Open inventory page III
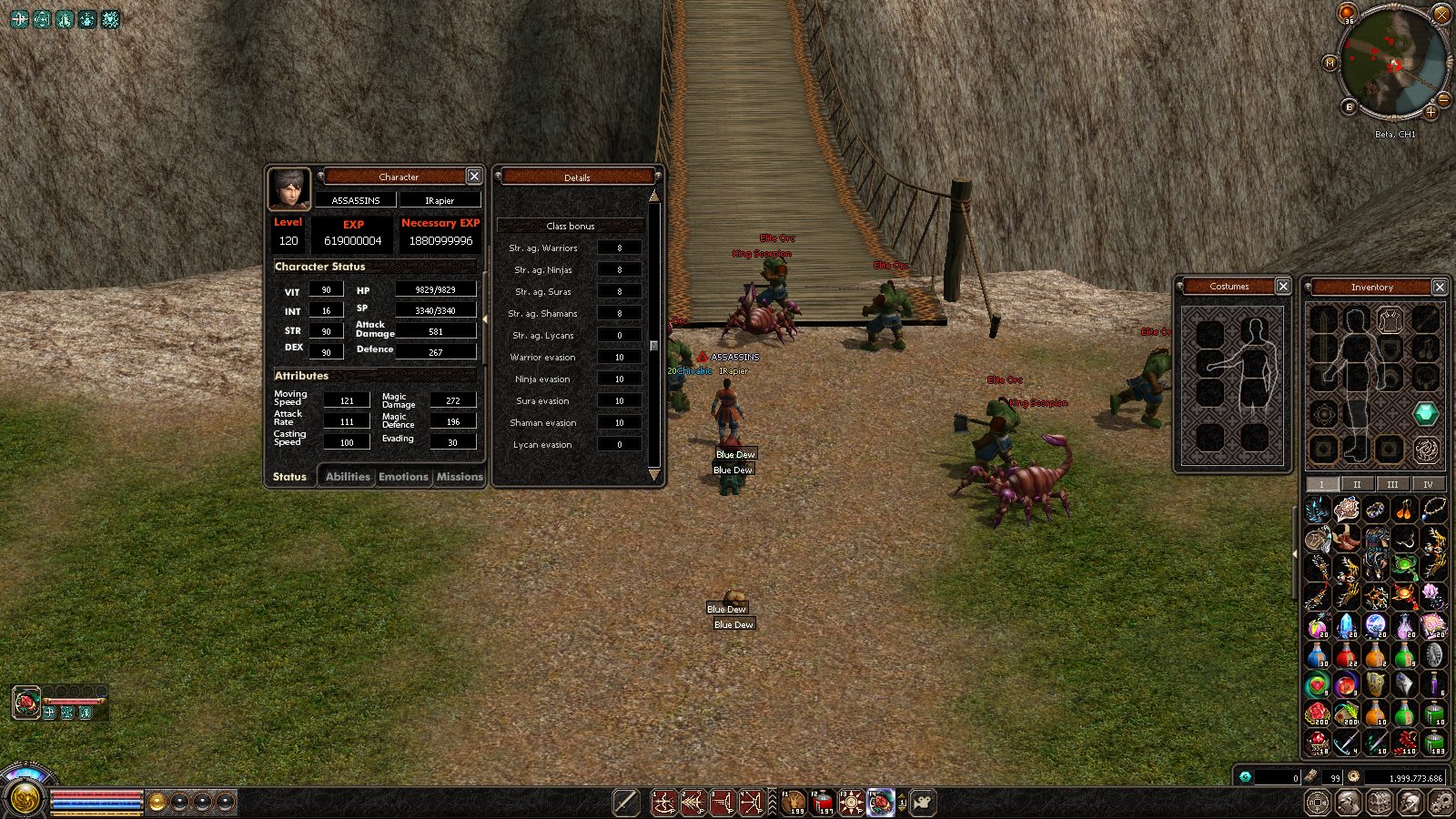This screenshot has height=819, width=1456. pyautogui.click(x=1392, y=484)
